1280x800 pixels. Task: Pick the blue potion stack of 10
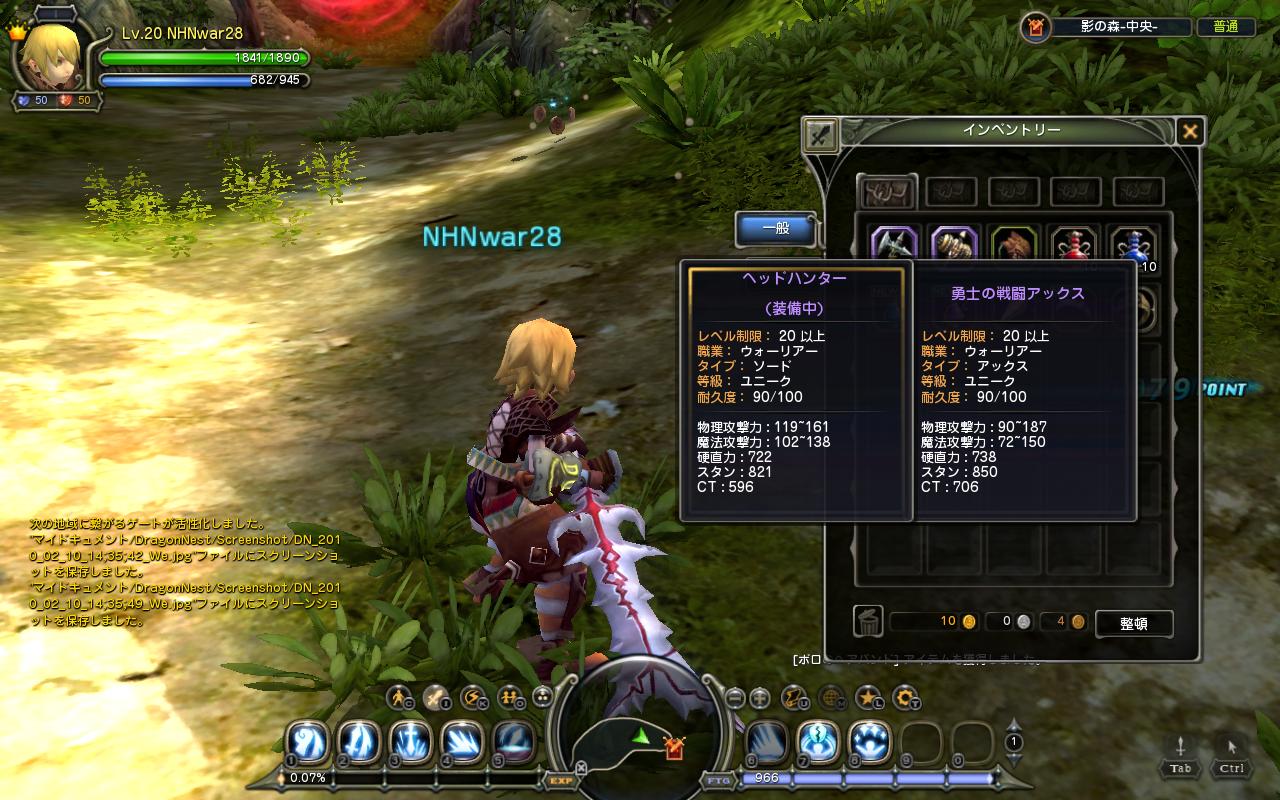pyautogui.click(x=1132, y=243)
